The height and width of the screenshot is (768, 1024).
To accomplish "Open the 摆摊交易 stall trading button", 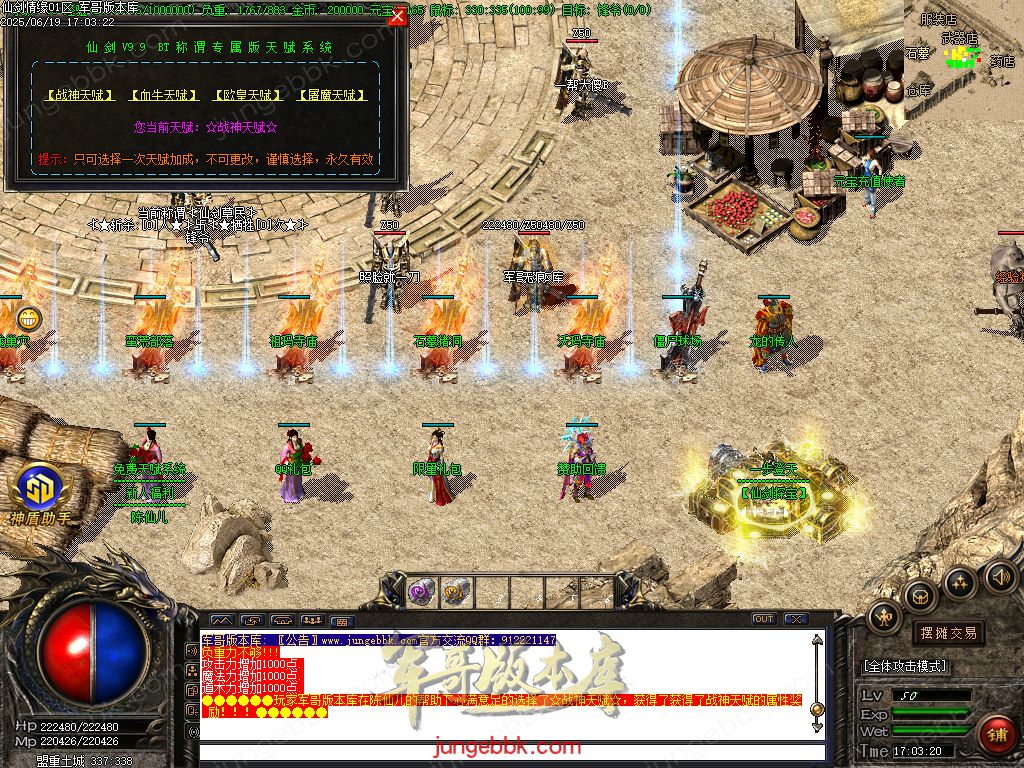I will pos(947,633).
